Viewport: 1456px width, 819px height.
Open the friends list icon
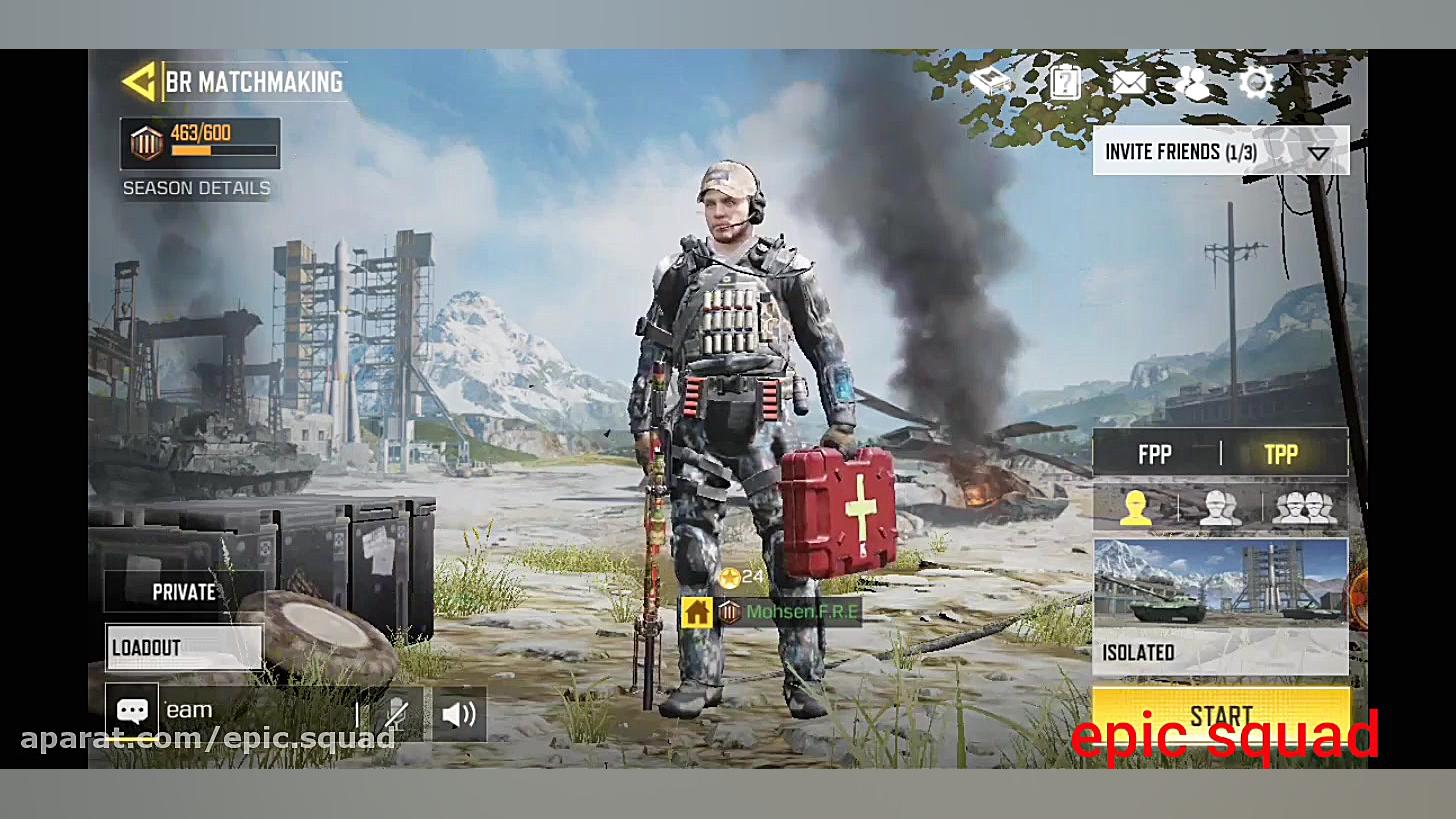(1195, 84)
